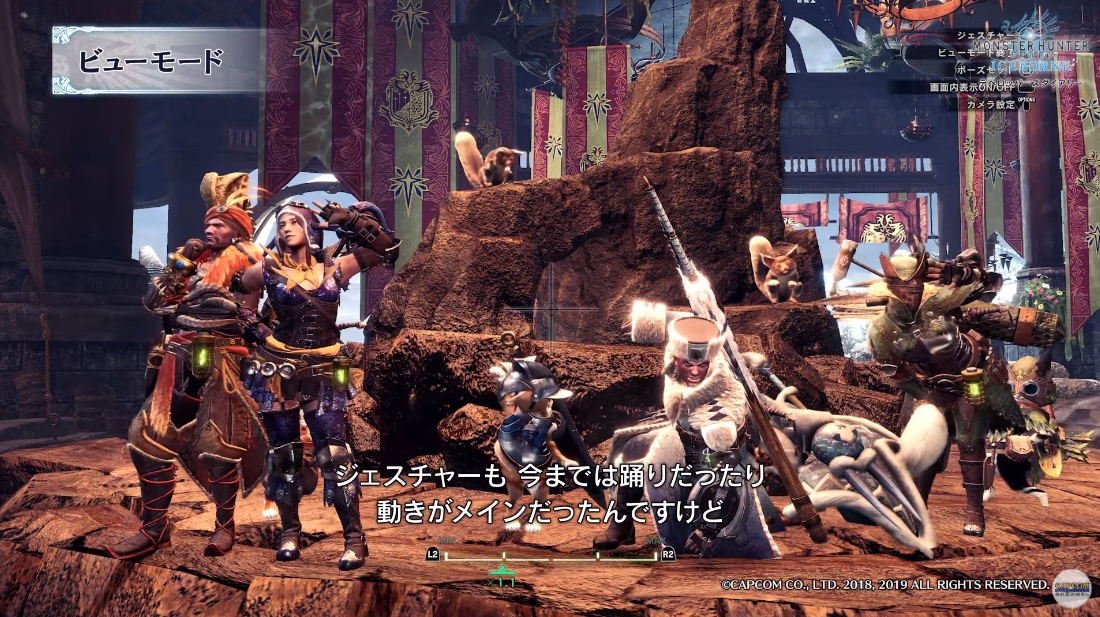Open カメラ設定 camera settings
The width and height of the screenshot is (1100, 617).
coord(990,104)
